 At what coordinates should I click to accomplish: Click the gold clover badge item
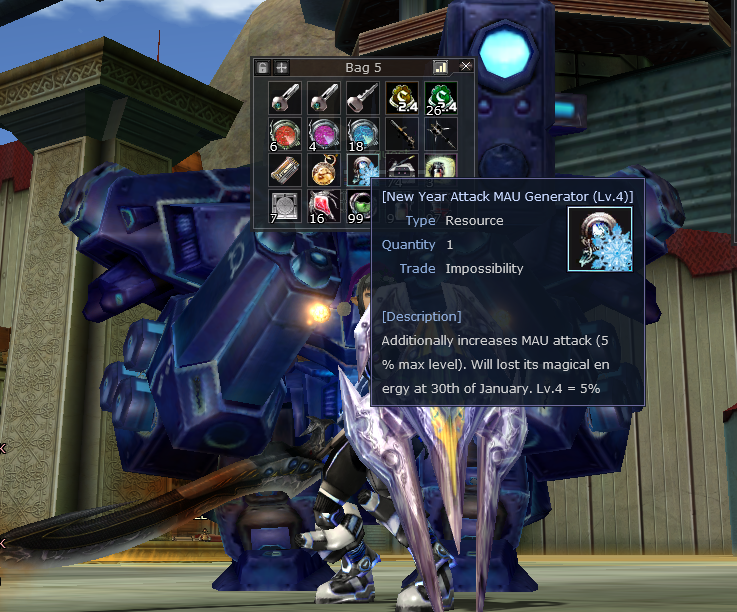click(400, 97)
